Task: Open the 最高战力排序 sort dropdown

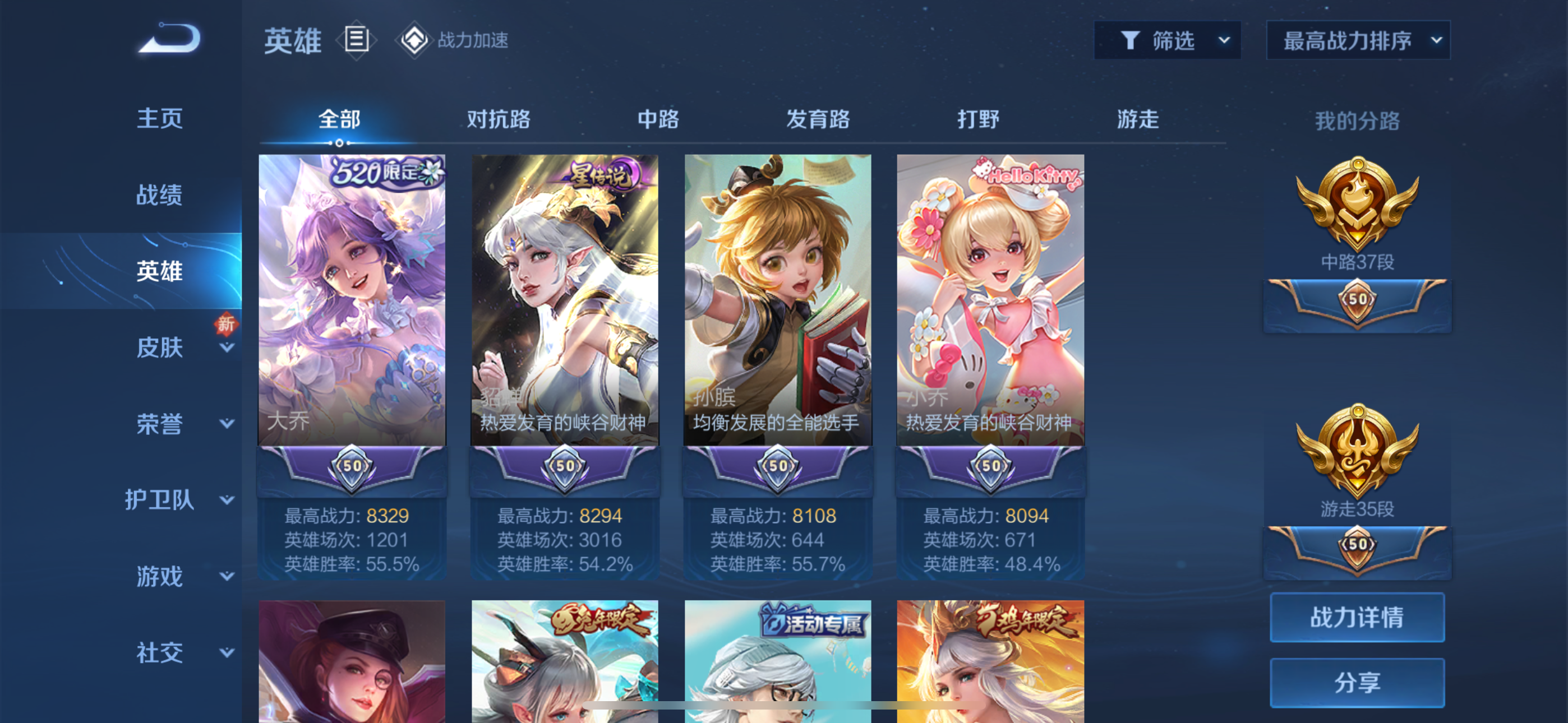Action: pyautogui.click(x=1358, y=41)
